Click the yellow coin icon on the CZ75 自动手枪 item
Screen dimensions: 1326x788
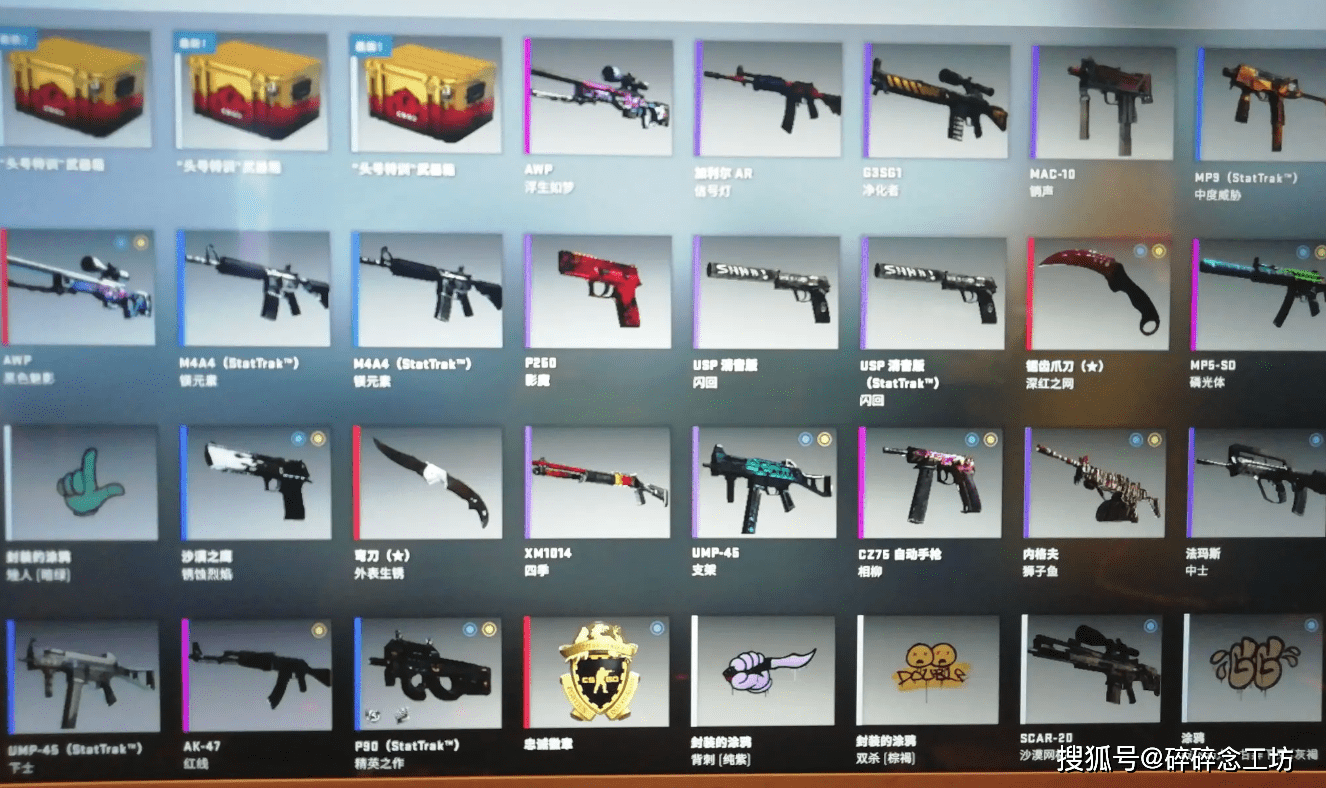coord(990,440)
